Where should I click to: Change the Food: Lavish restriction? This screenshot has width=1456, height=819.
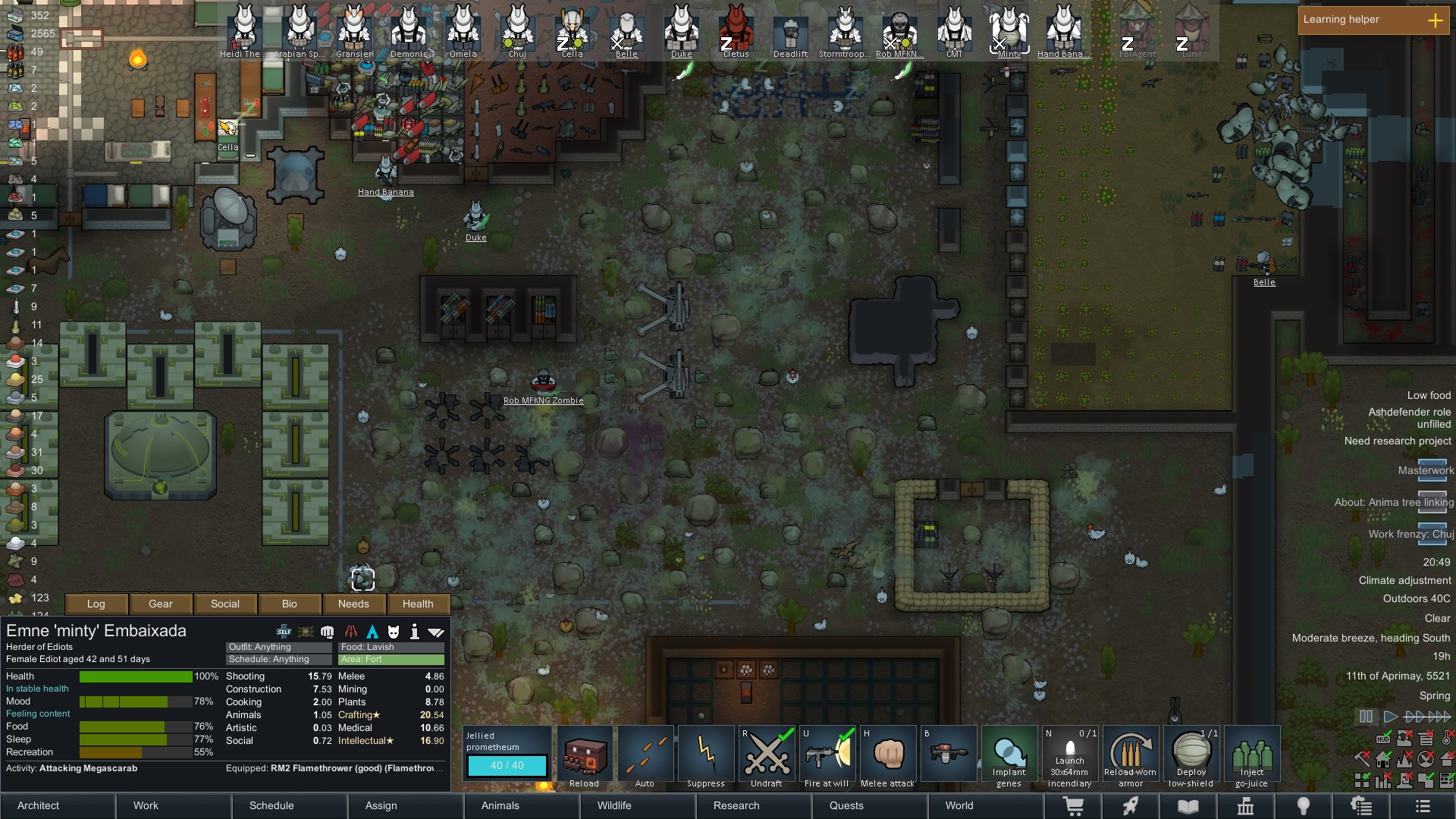click(x=391, y=647)
